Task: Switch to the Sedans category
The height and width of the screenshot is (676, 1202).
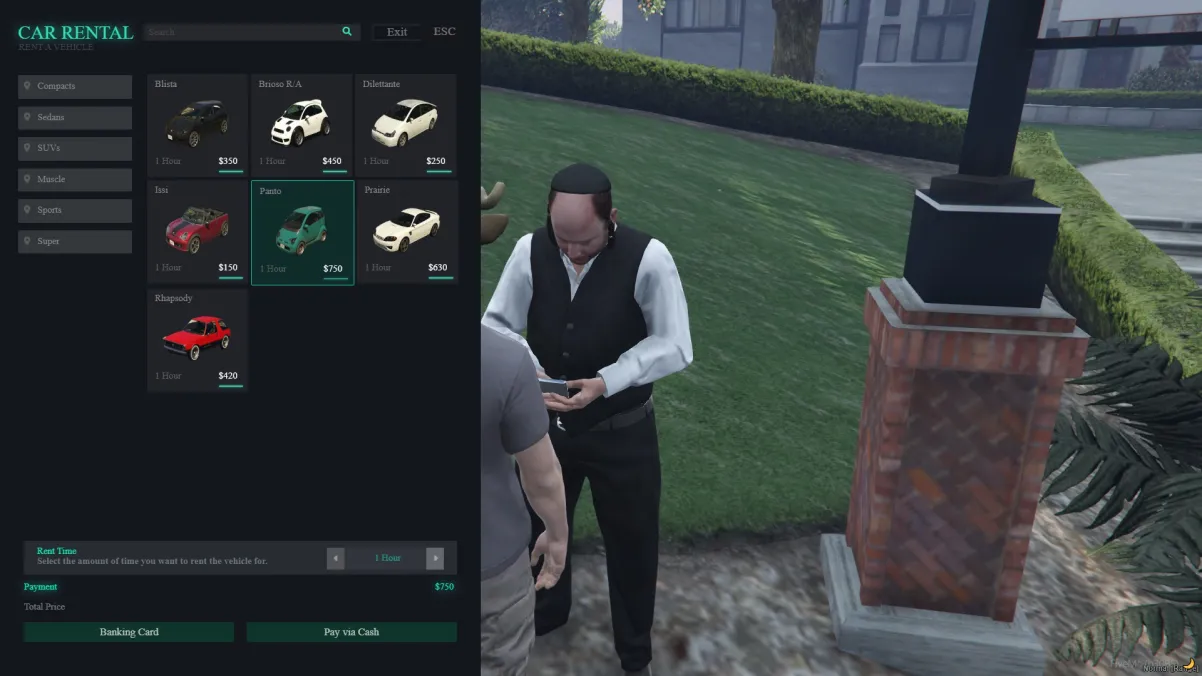Action: pos(75,118)
